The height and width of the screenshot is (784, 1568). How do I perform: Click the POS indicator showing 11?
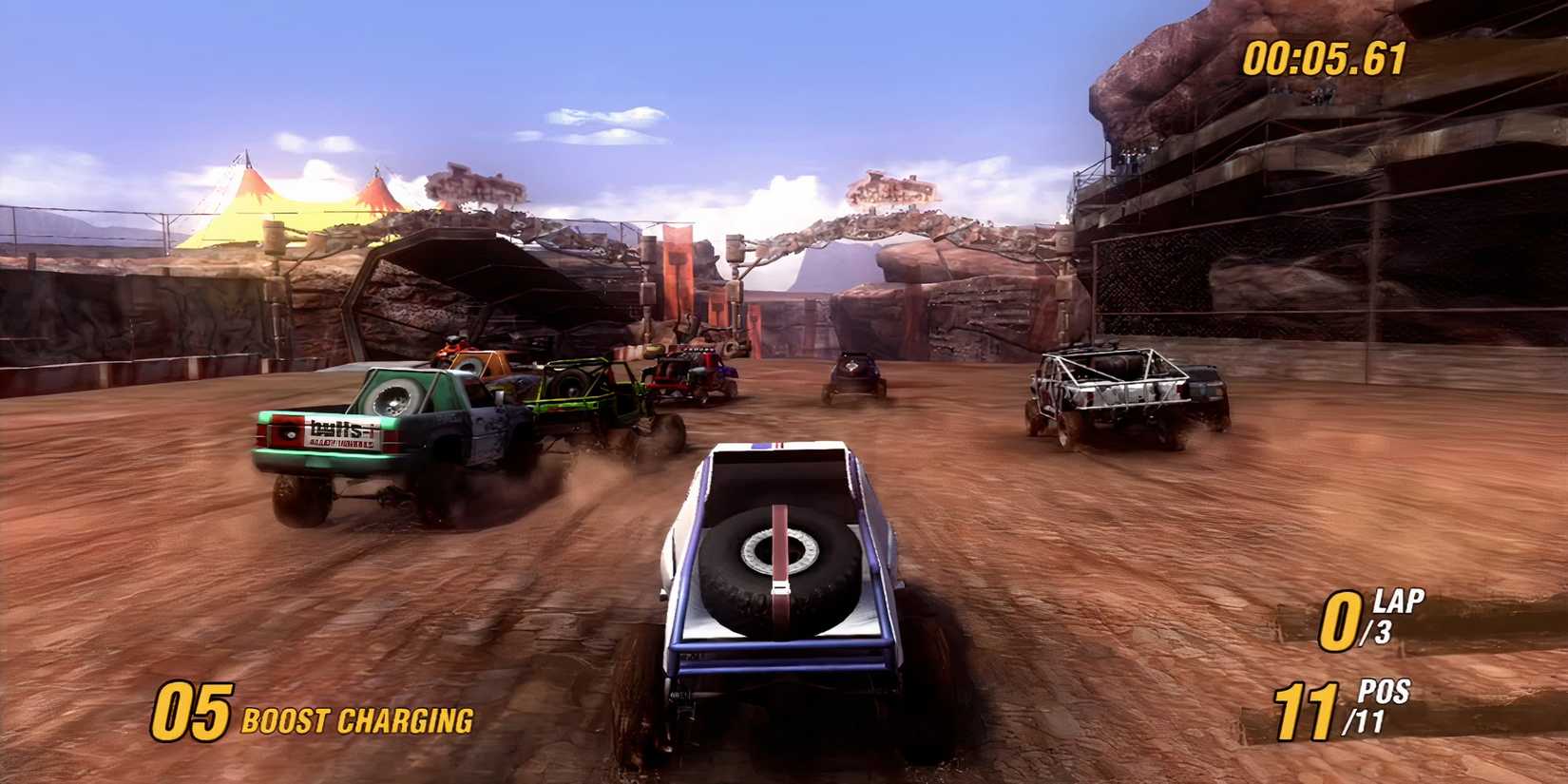point(1311,709)
